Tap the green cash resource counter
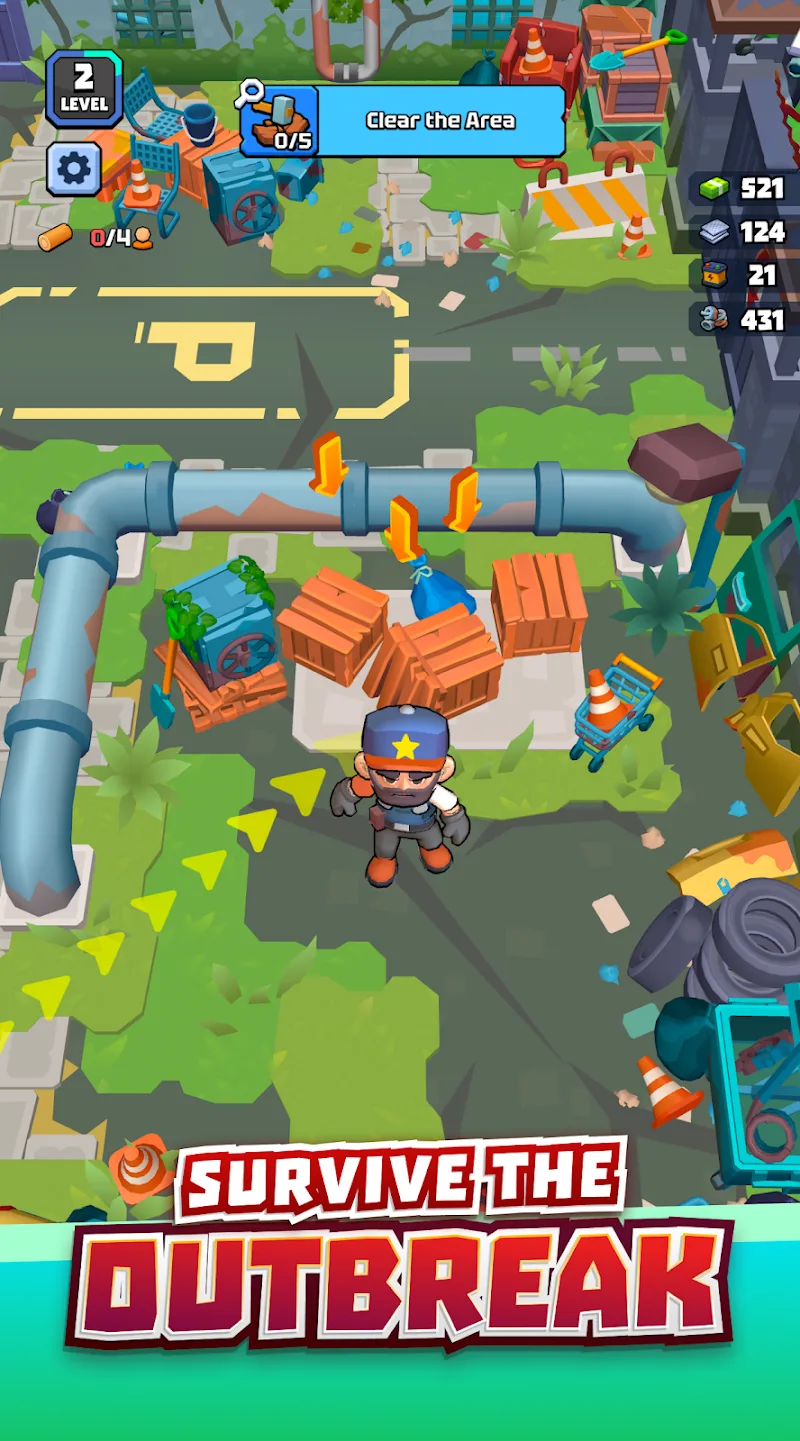This screenshot has height=1441, width=800. tap(743, 188)
